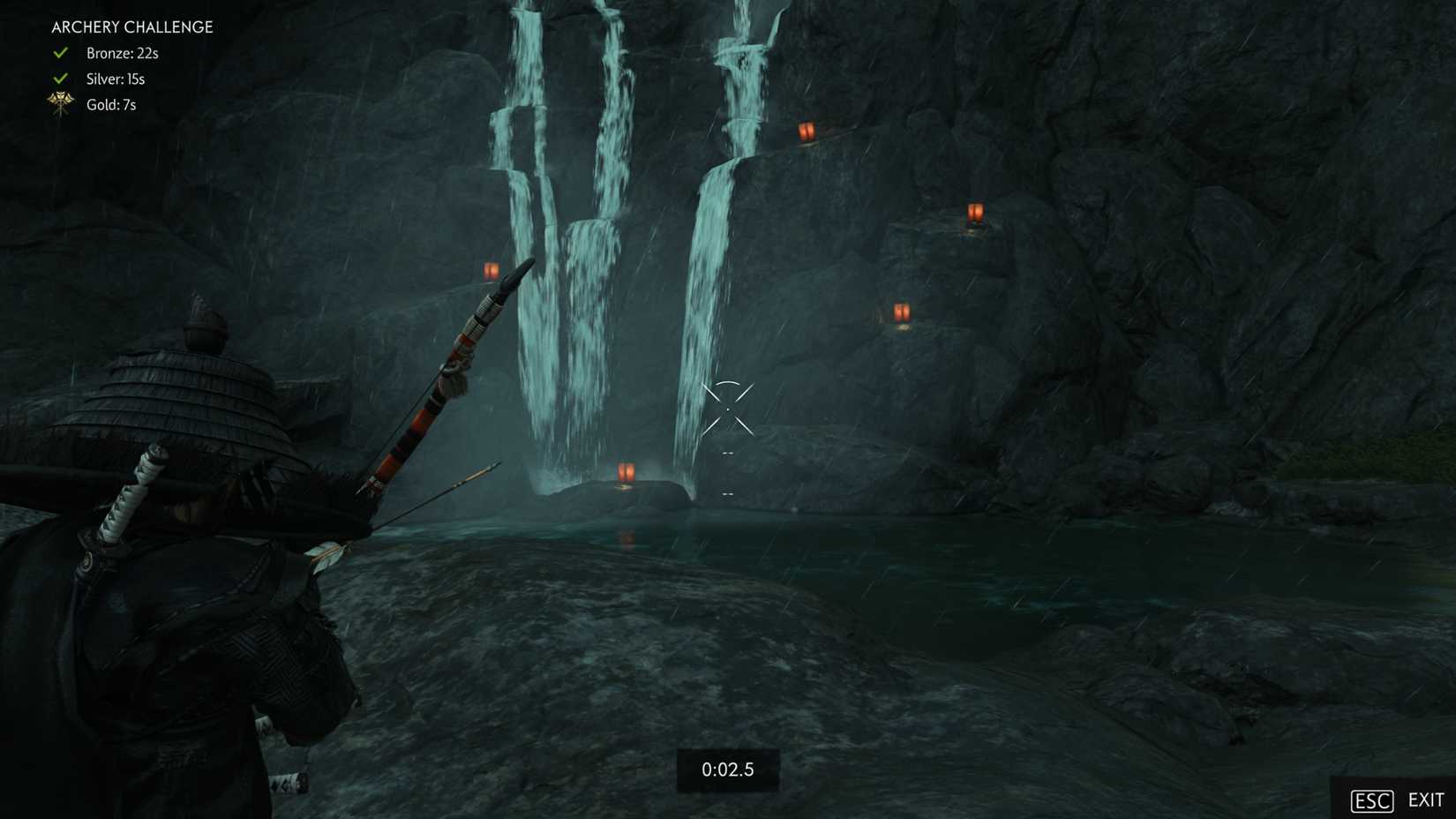Image resolution: width=1456 pixels, height=819 pixels.
Task: Click the gold crossed-arrows medal icon
Action: (58, 103)
